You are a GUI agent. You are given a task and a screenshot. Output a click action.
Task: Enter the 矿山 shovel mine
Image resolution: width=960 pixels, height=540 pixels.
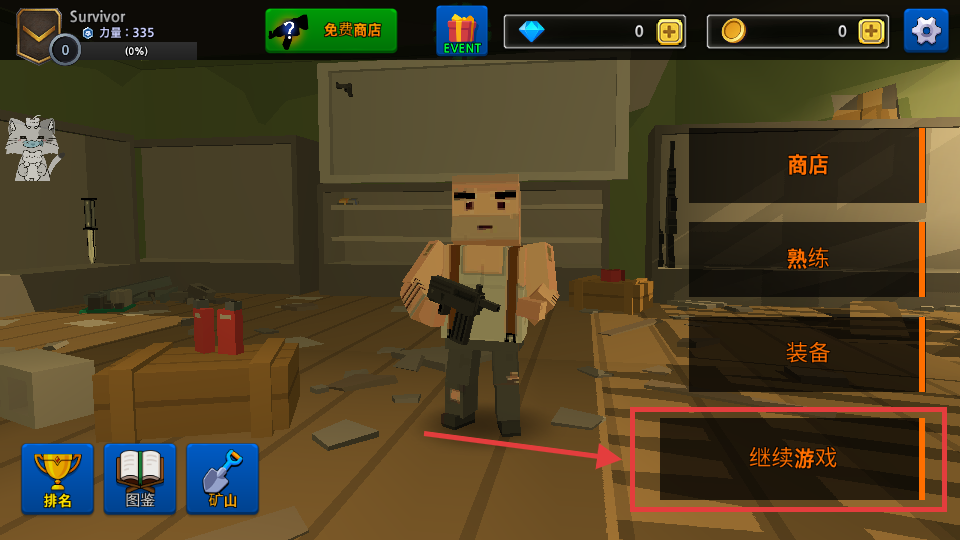222,478
